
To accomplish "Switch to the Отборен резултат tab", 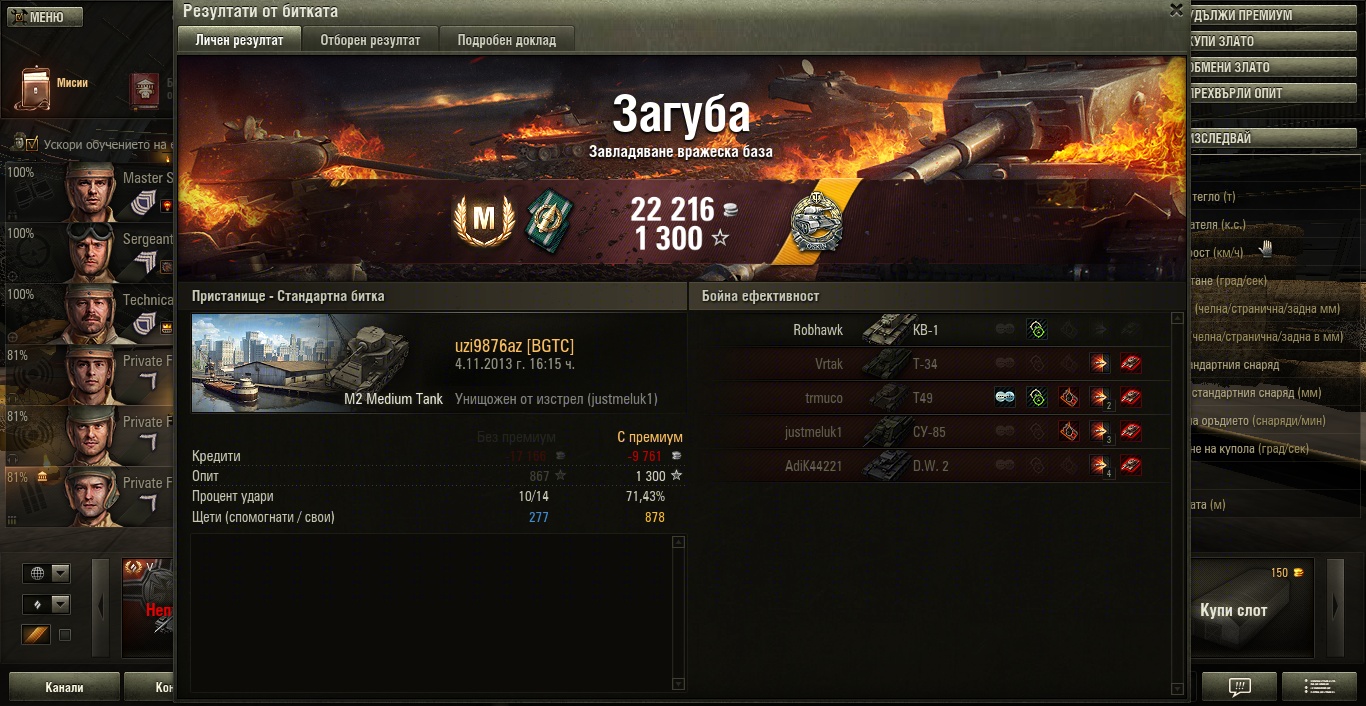I will pos(370,40).
